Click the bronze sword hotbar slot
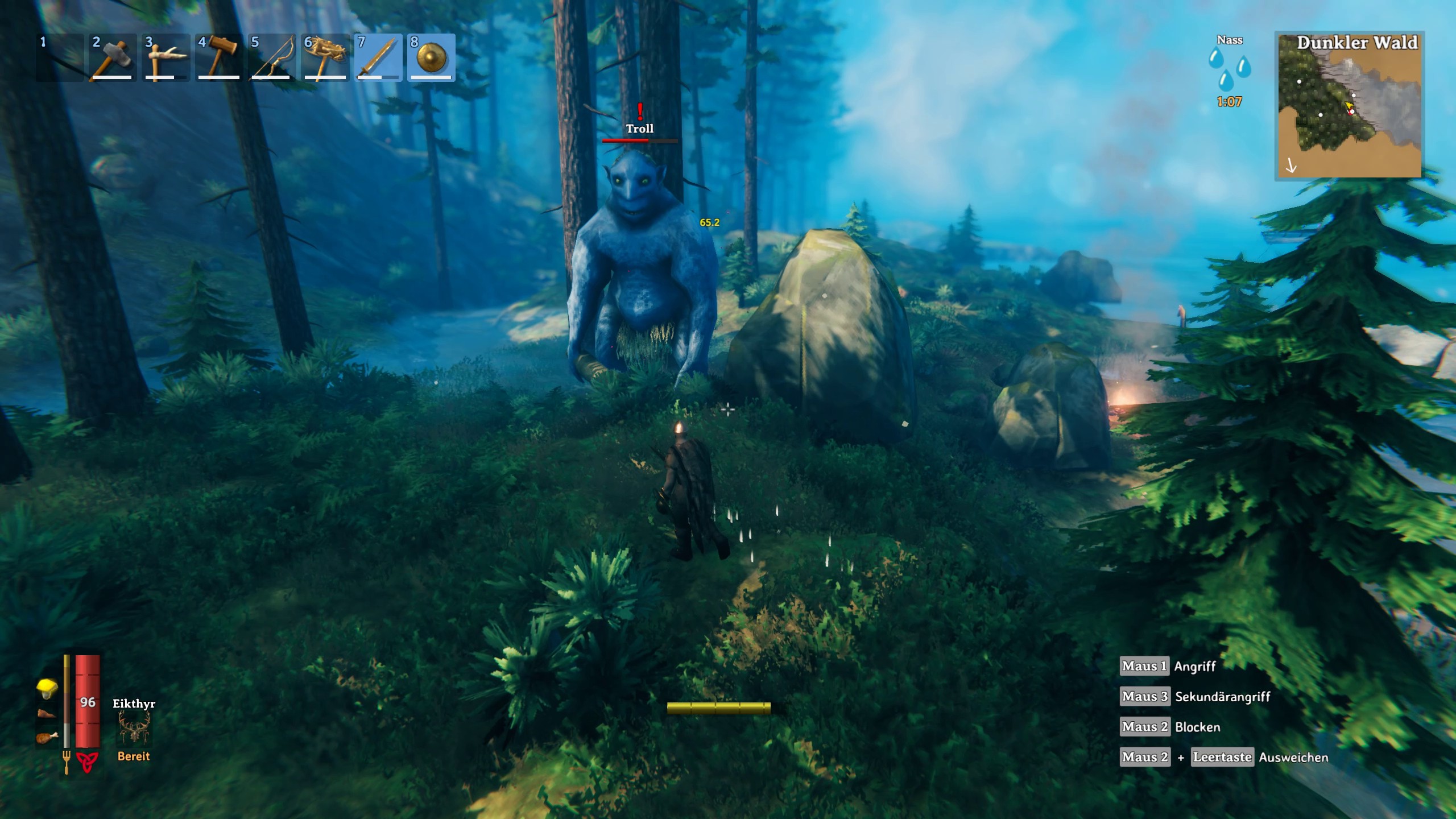The width and height of the screenshot is (1456, 819). [x=378, y=58]
